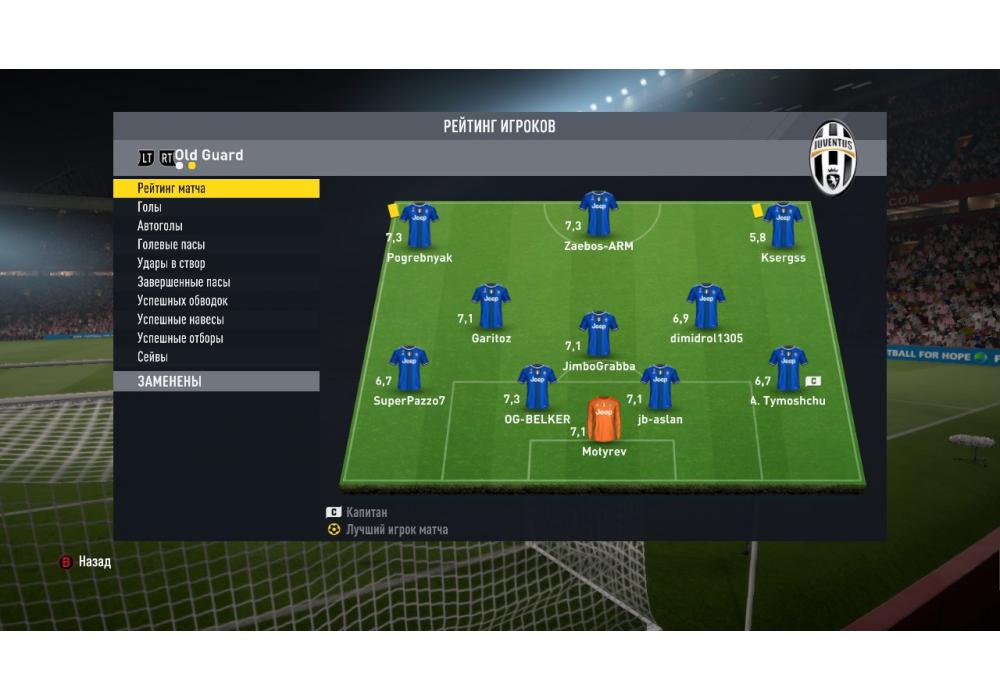Open the Завершенные пасы stat
Image resolution: width=1000 pixels, height=700 pixels.
[x=183, y=282]
